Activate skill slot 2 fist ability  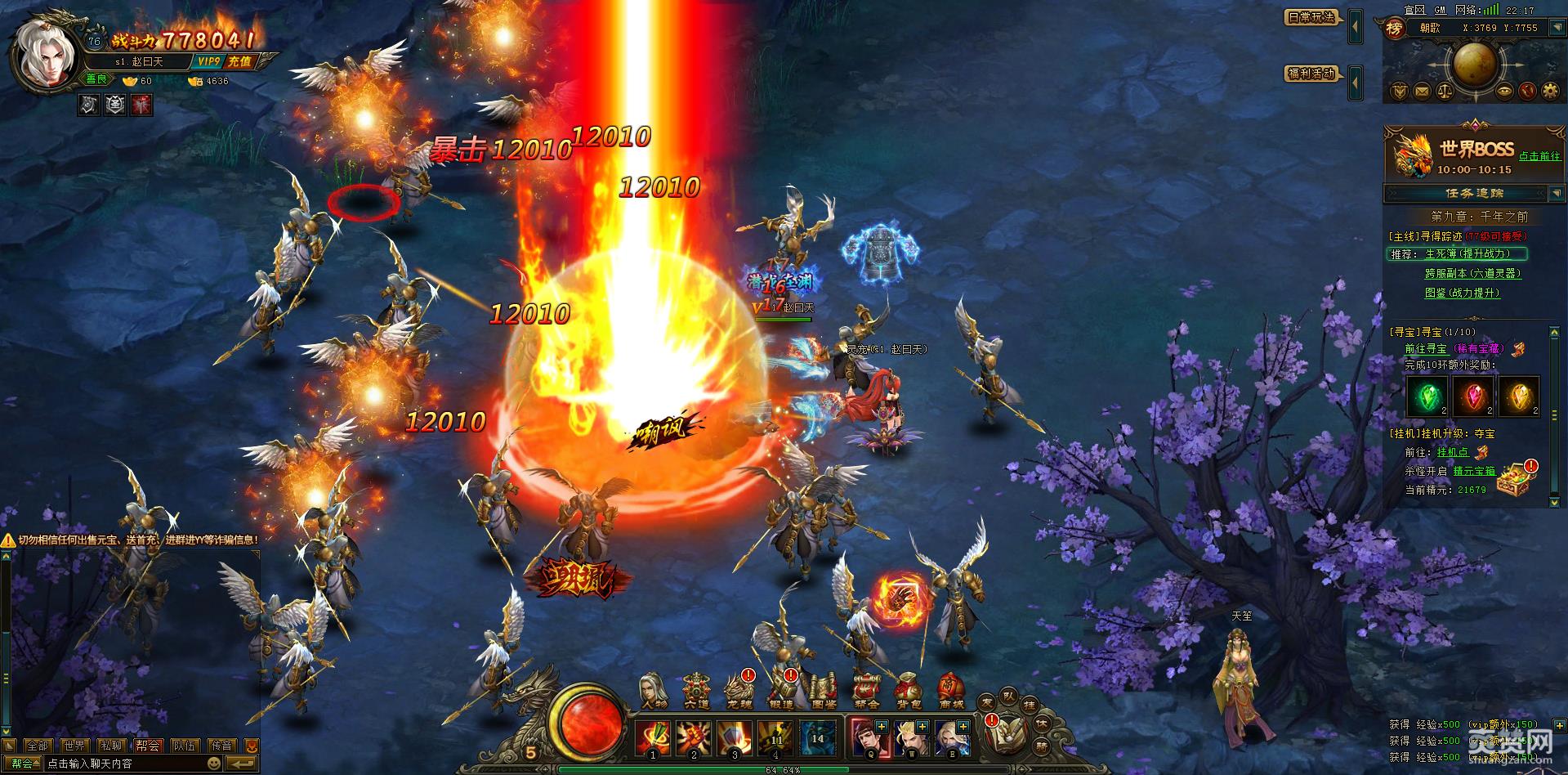pos(694,737)
